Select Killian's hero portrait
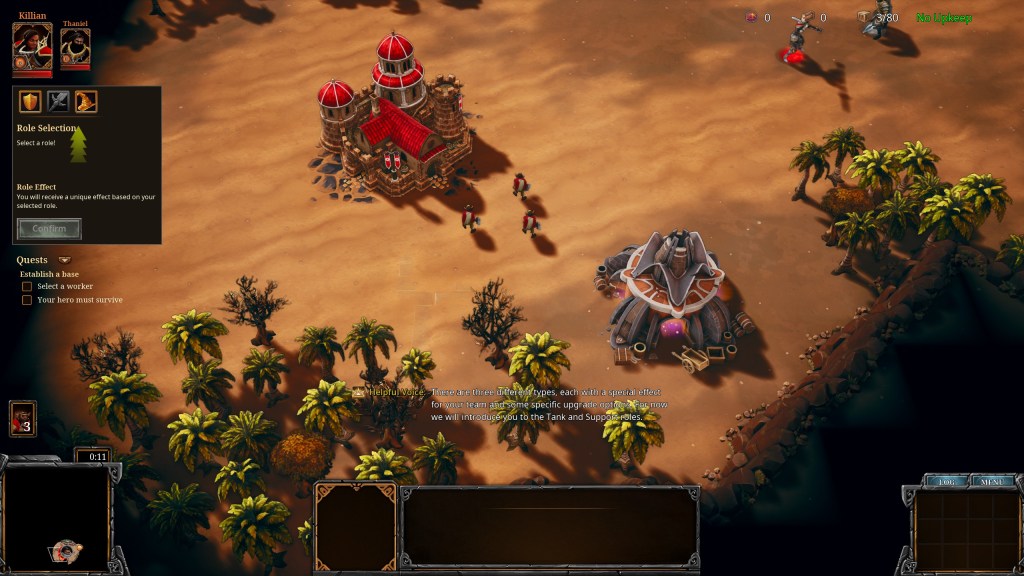1024x576 pixels. click(32, 46)
